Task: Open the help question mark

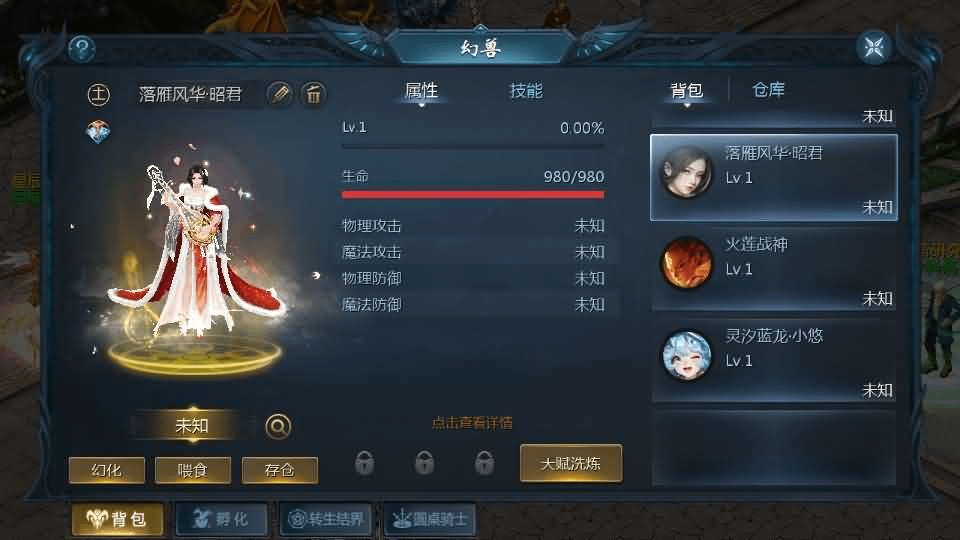Action: [81, 47]
